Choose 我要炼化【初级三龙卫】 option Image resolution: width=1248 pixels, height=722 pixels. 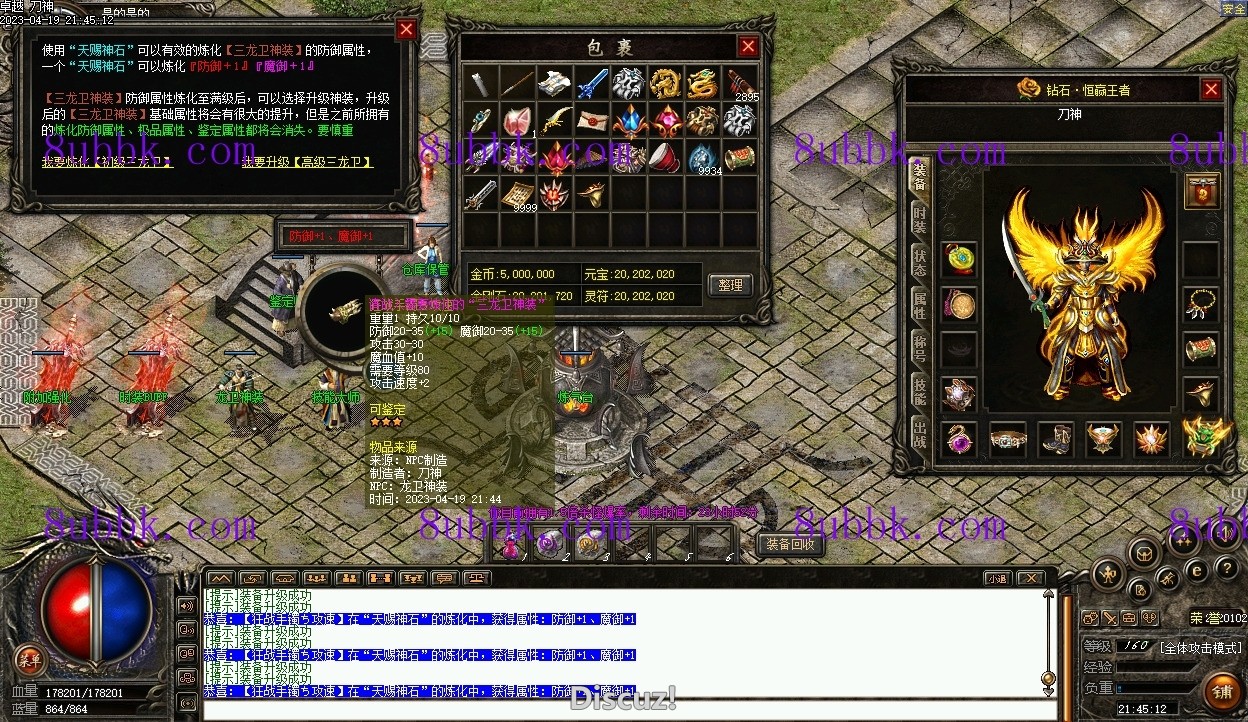(108, 162)
